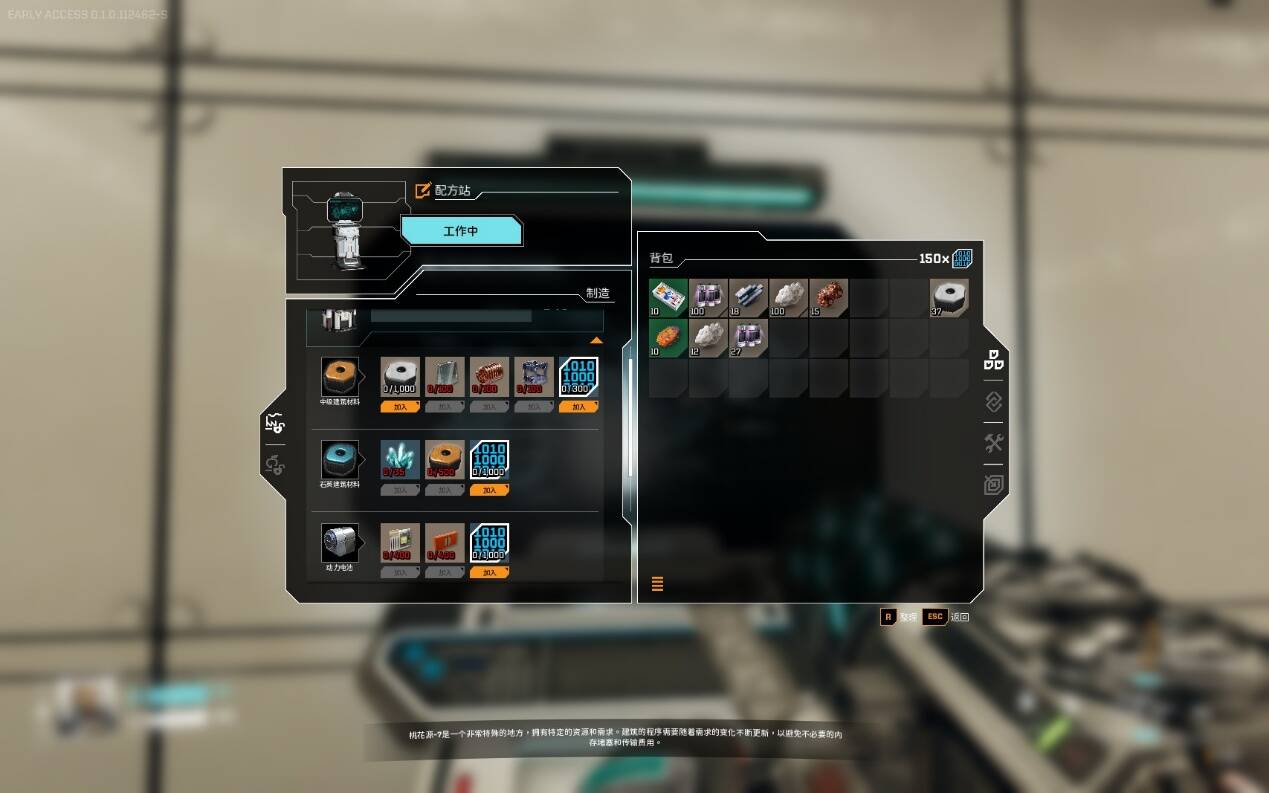Image resolution: width=1269 pixels, height=793 pixels.
Task: Add data to the 石英建筑材料 recipe
Action: click(x=489, y=491)
